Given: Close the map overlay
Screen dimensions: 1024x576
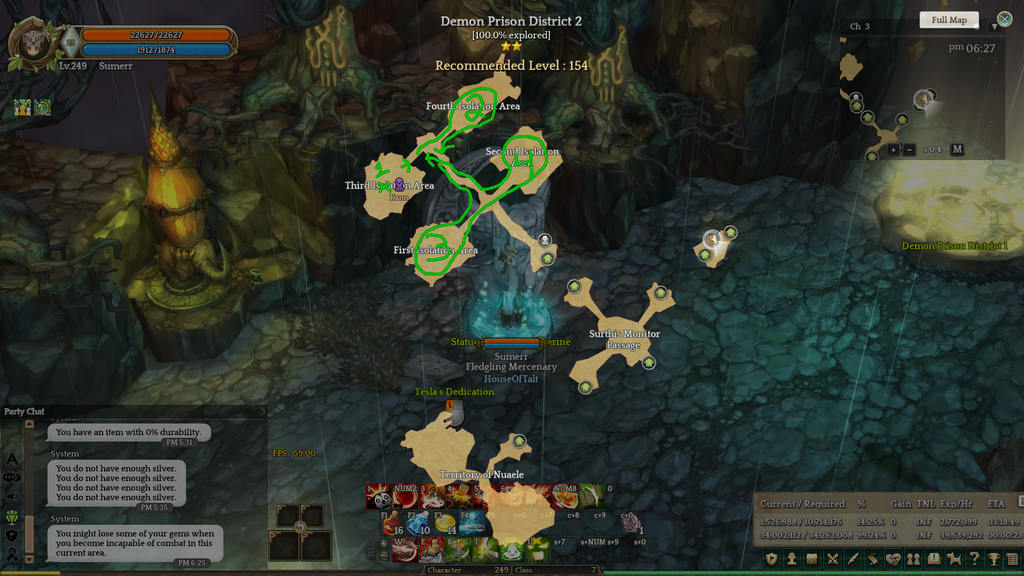Looking at the screenshot, I should [1004, 19].
